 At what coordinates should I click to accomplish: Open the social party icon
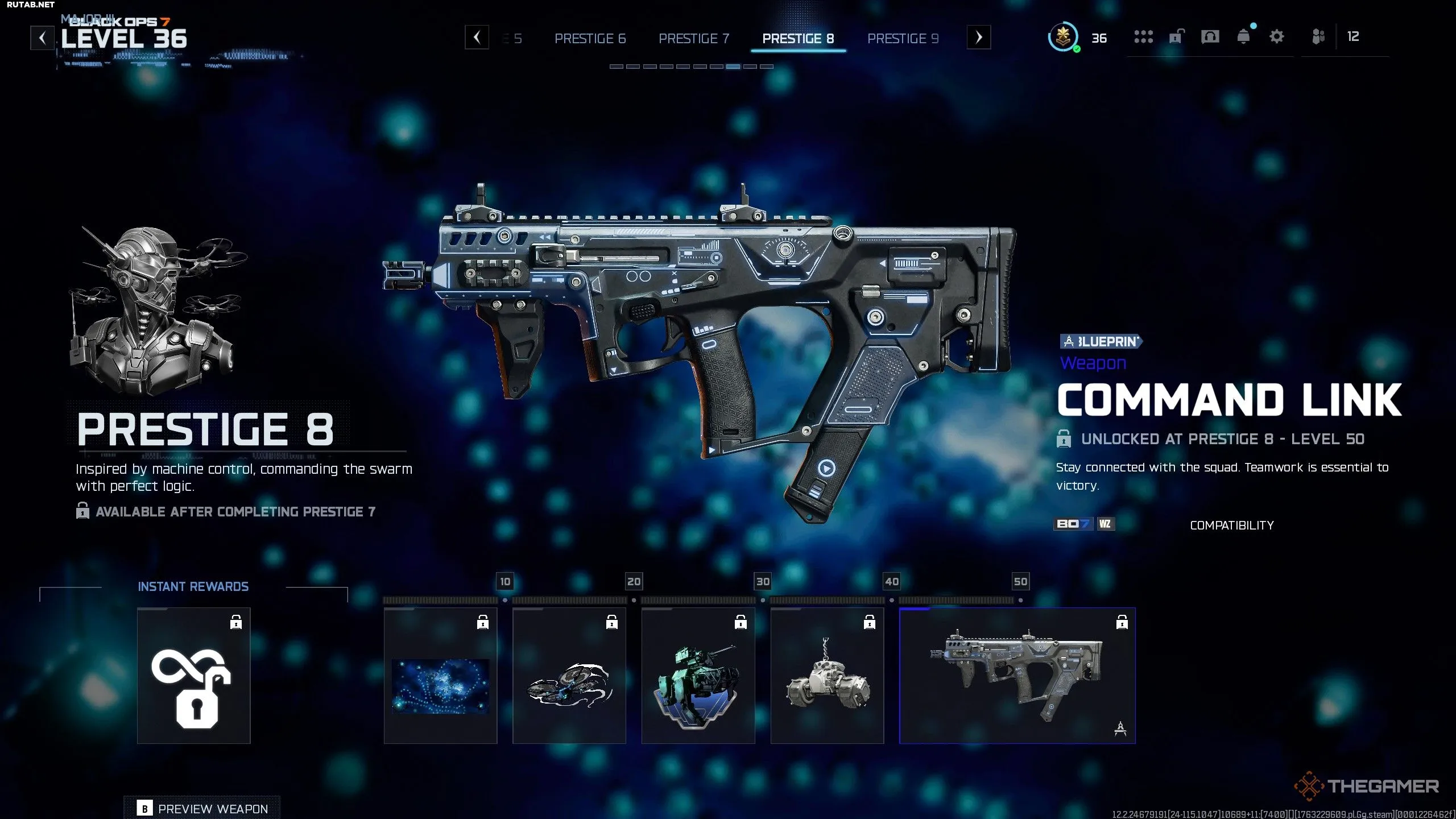[x=1318, y=37]
